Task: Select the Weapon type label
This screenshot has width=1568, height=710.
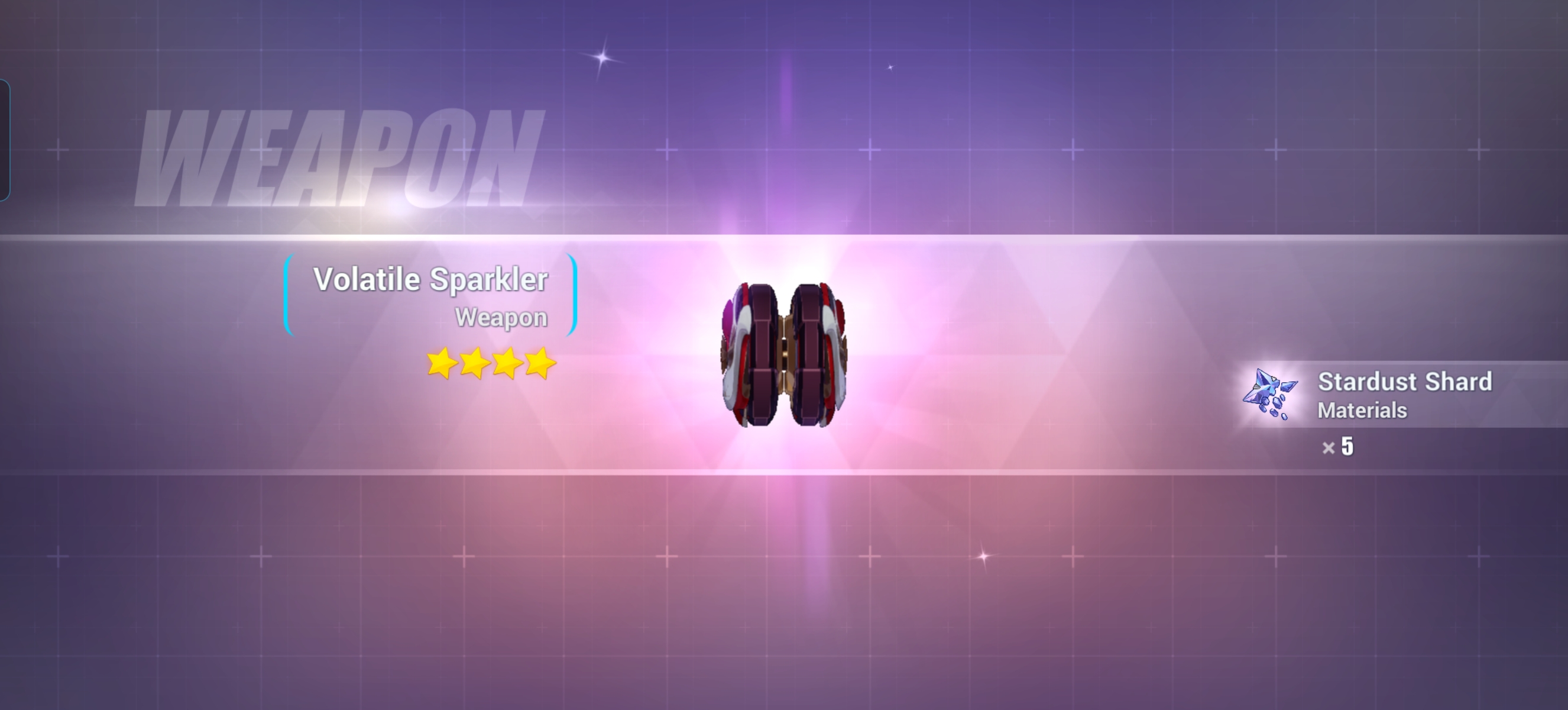Action: click(503, 316)
